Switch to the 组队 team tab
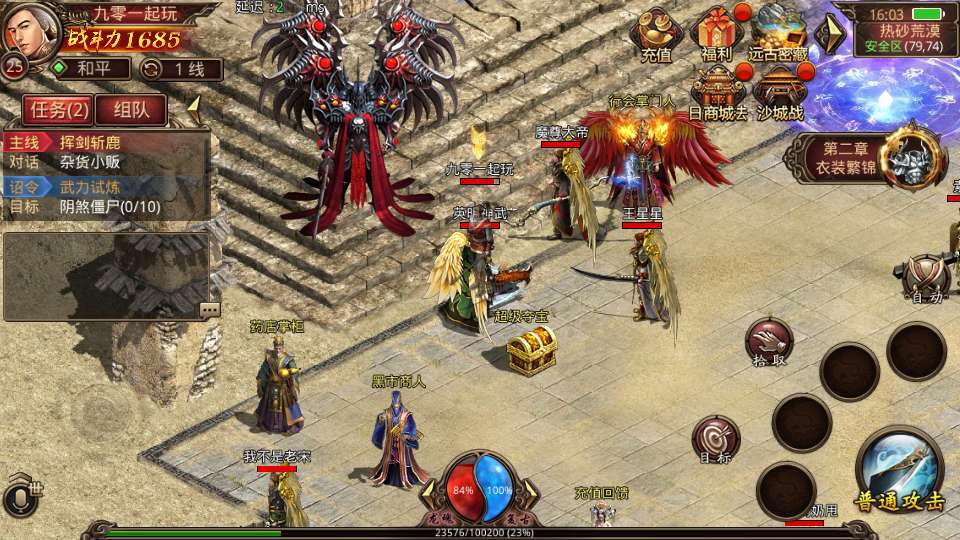The width and height of the screenshot is (960, 540). click(130, 110)
